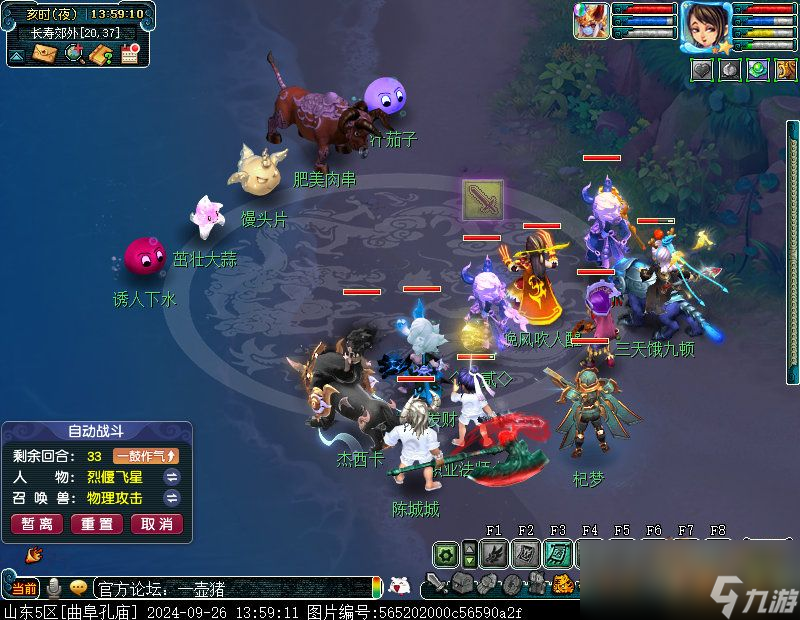Open the calendar events icon

tap(129, 53)
